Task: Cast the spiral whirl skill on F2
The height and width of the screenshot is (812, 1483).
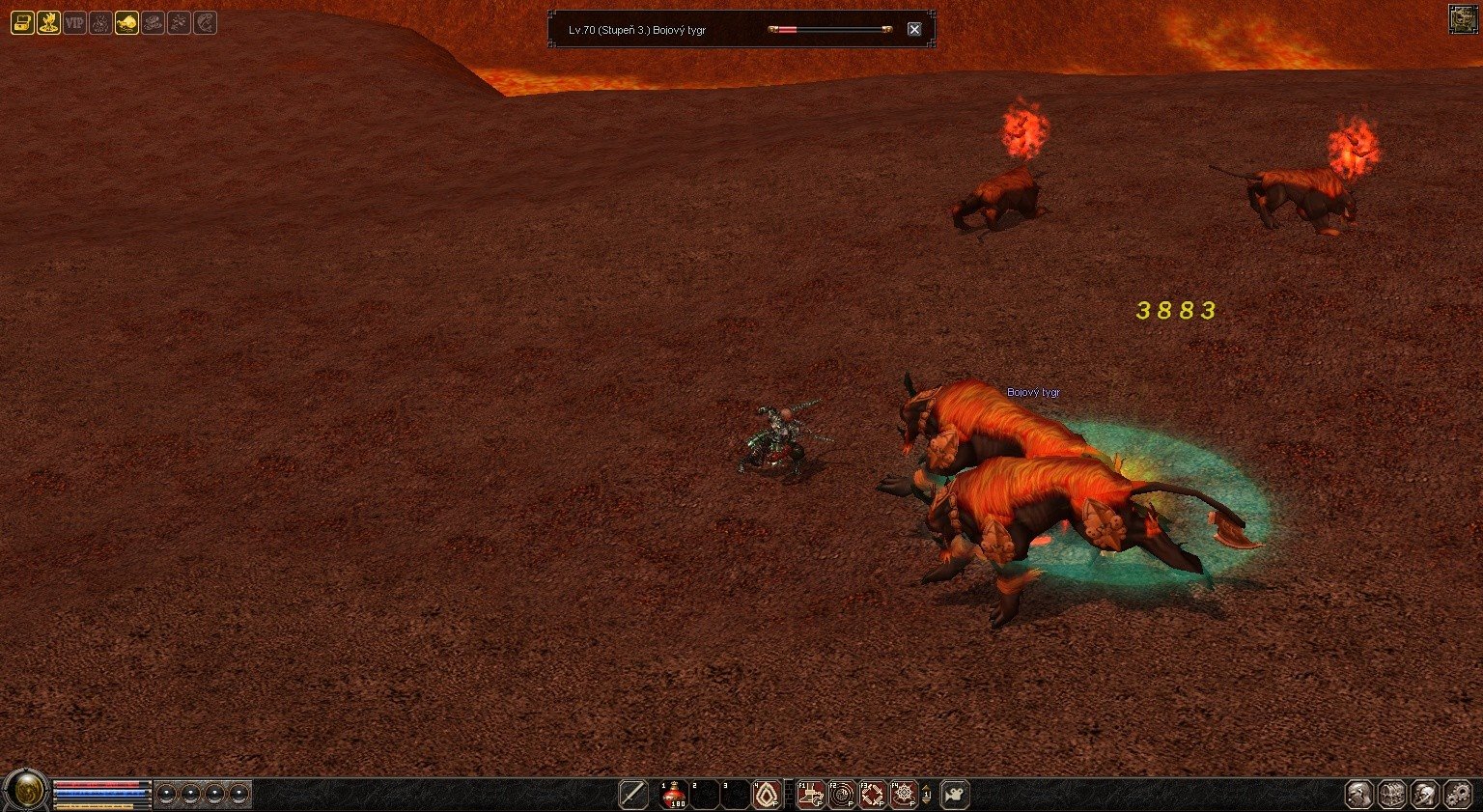Action: [842, 794]
